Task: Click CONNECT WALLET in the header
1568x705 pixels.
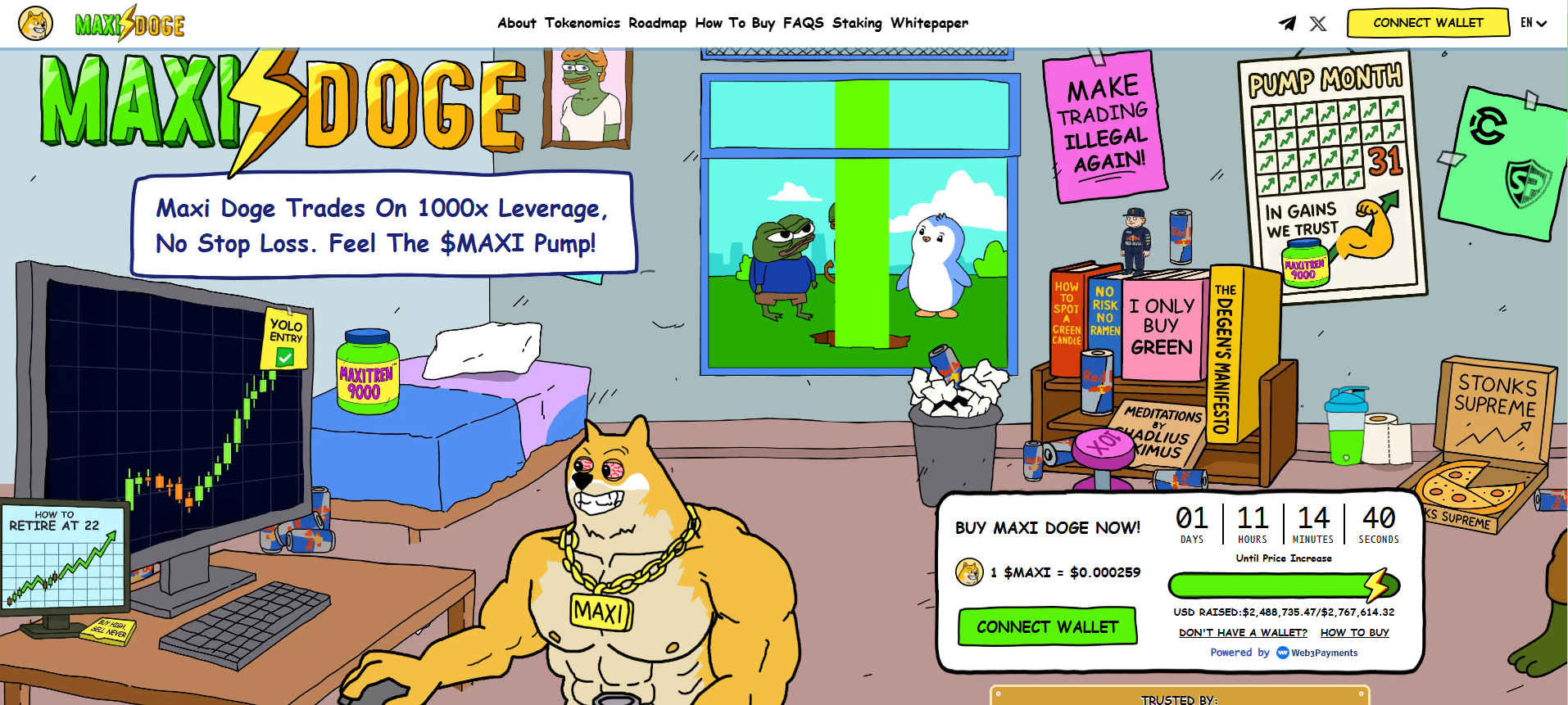Action: pos(1427,22)
